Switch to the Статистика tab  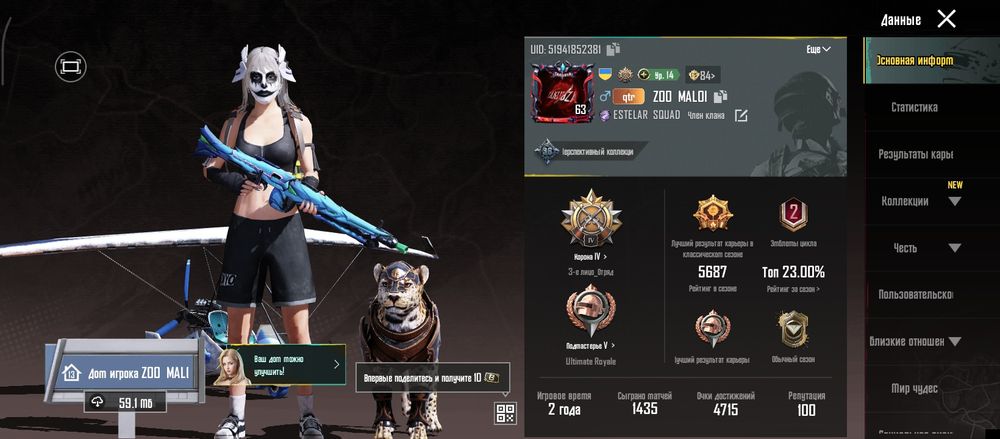point(914,107)
